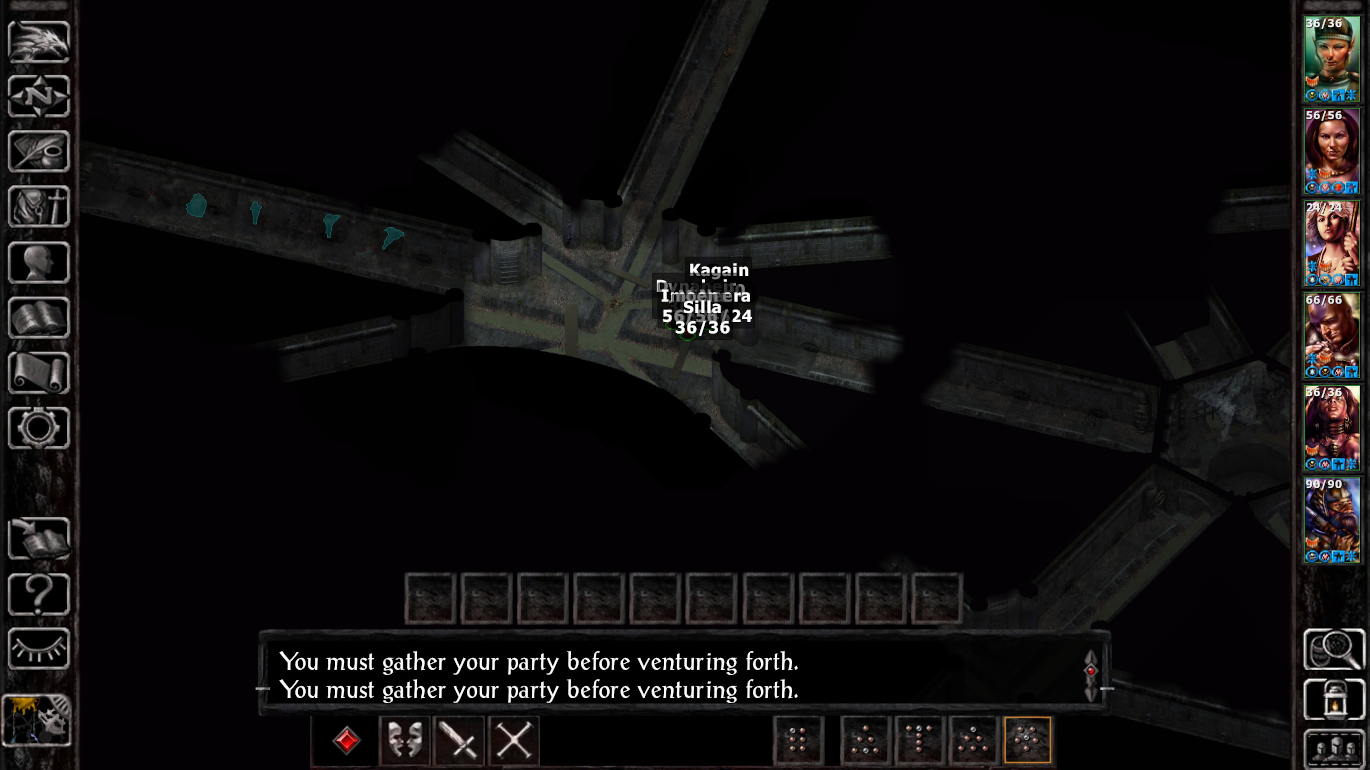Quick save with the book-and-arrow button
Image resolution: width=1370 pixels, height=770 pixels.
[39, 539]
